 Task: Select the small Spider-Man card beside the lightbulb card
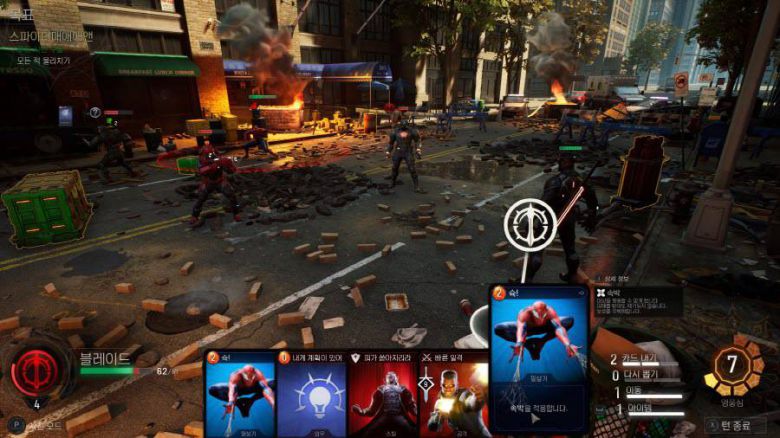(240, 395)
